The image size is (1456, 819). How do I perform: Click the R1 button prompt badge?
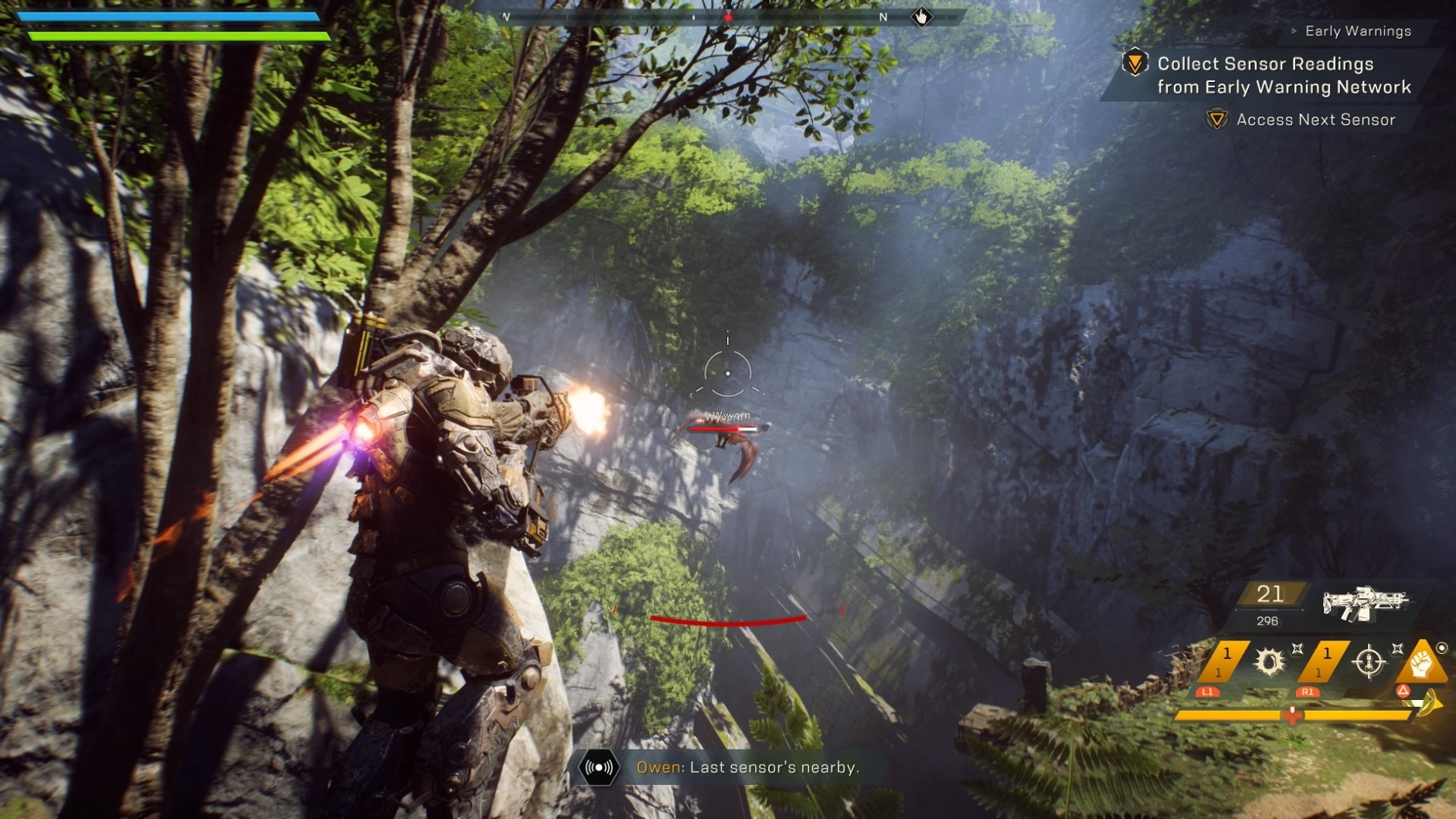point(1308,694)
